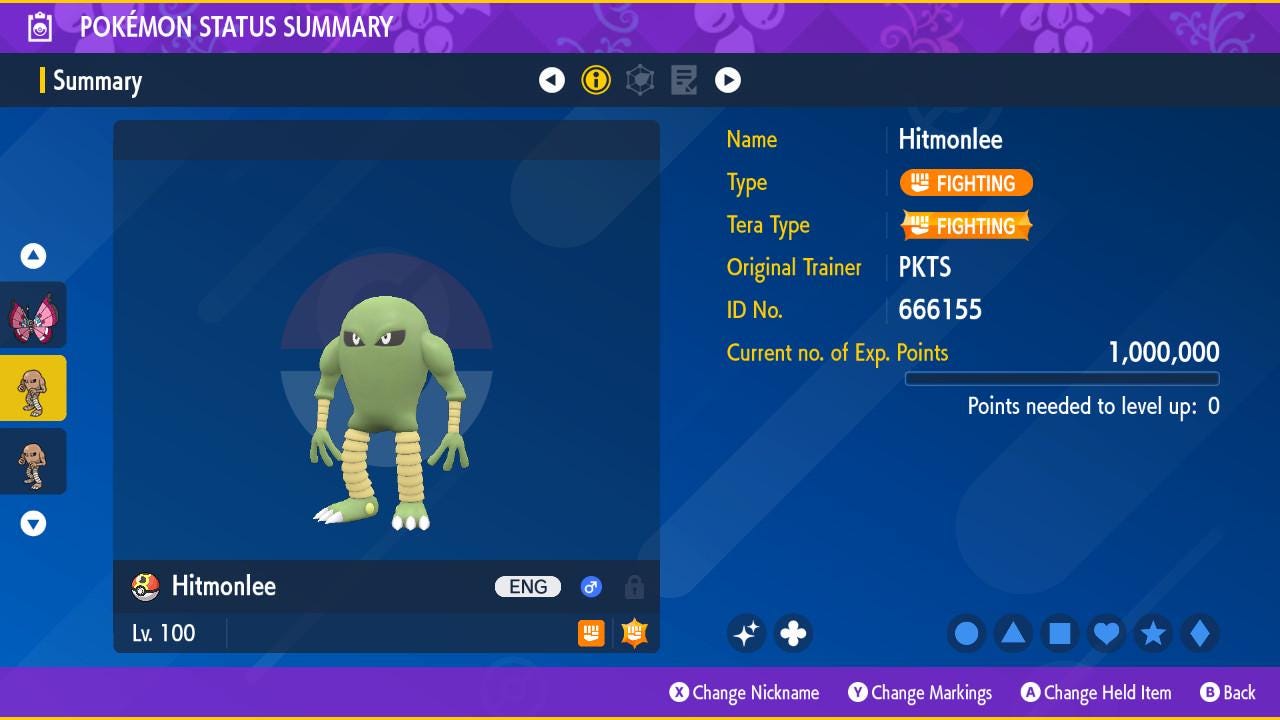Click the clover mark icon
Viewport: 1280px width, 720px height.
click(793, 633)
